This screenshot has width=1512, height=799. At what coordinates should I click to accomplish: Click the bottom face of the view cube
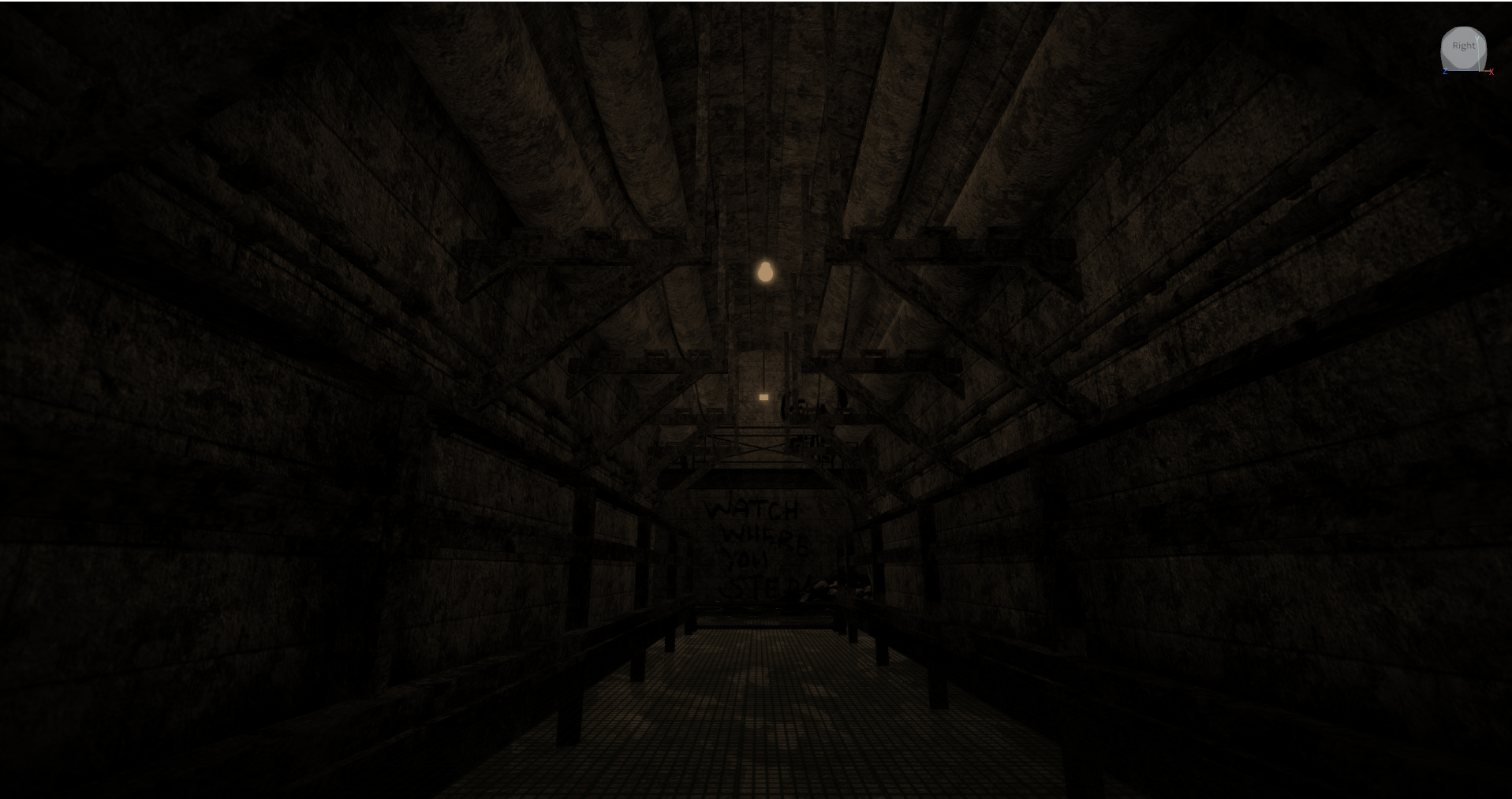pos(1464,66)
